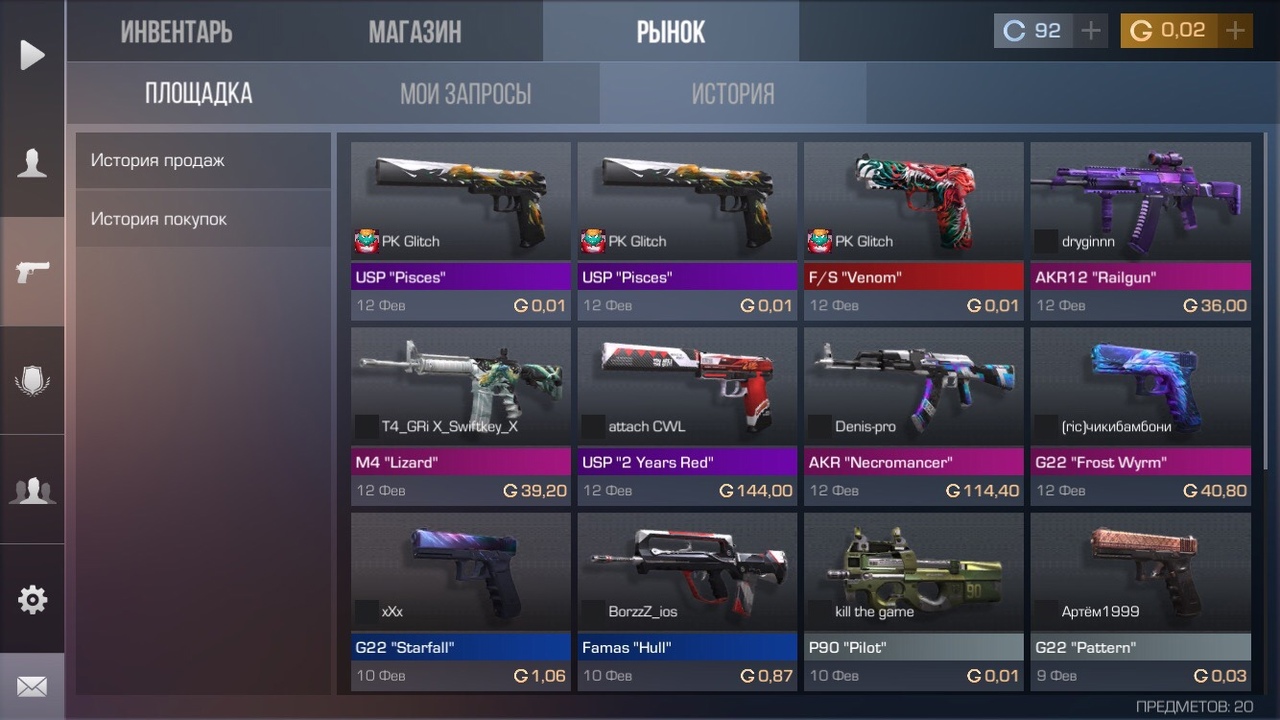This screenshot has width=1280, height=720.
Task: Open the Мои запросы sub-tab
Action: coord(466,94)
